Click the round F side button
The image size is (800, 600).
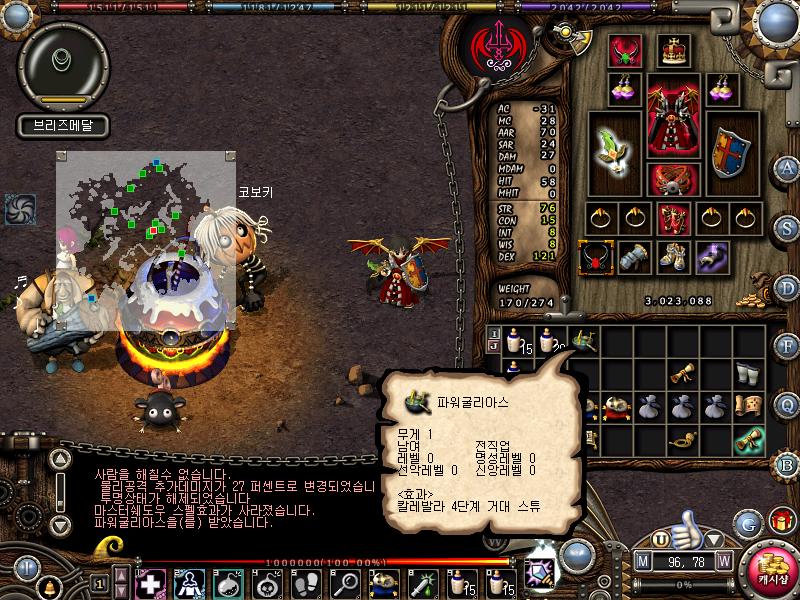point(787,346)
